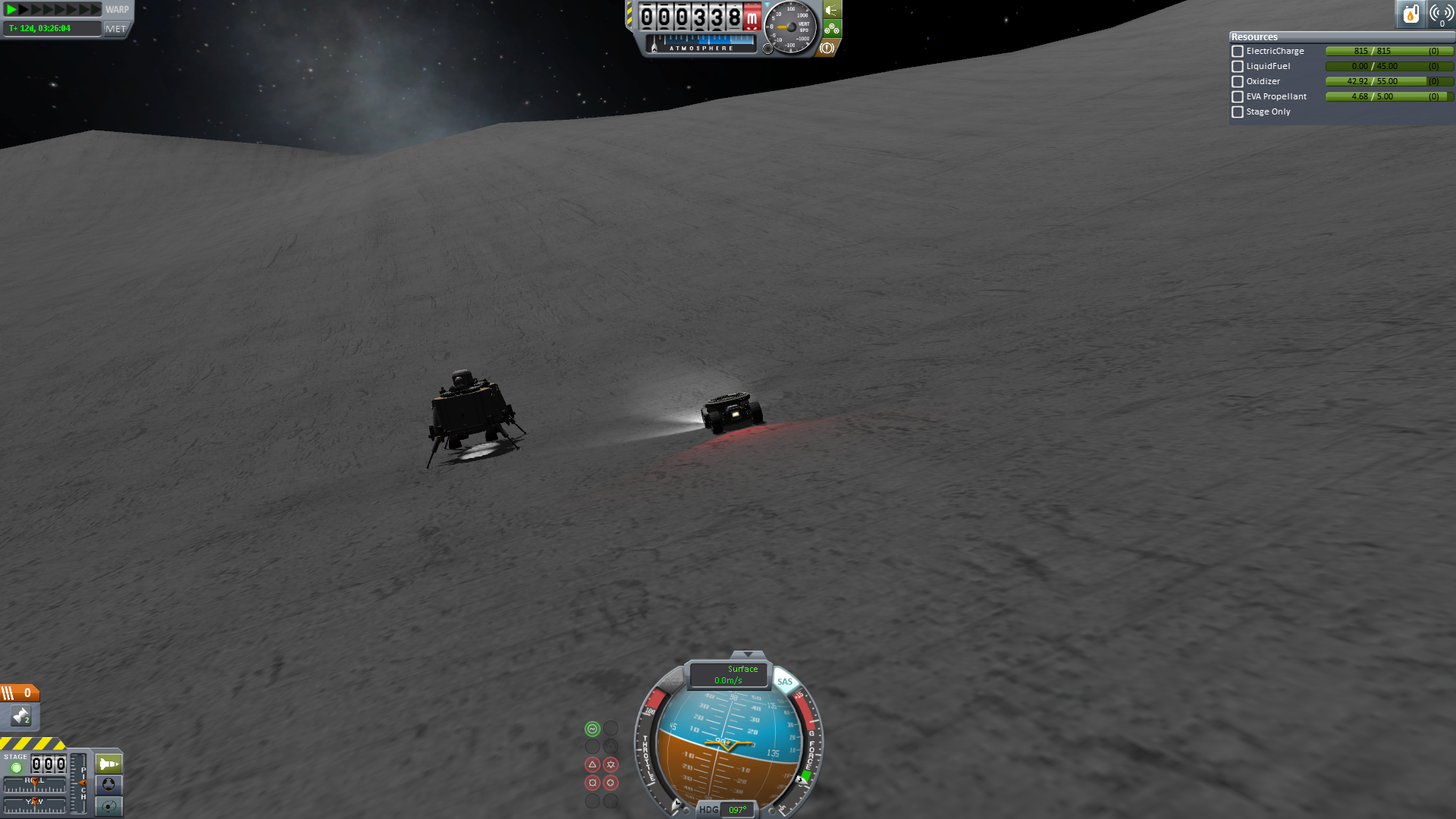Select the docking mode button
The width and height of the screenshot is (1456, 819).
click(108, 785)
